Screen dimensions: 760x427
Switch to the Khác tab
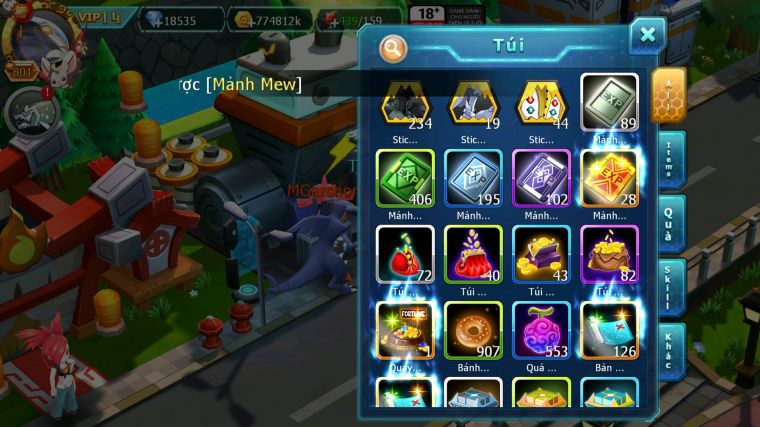(669, 352)
